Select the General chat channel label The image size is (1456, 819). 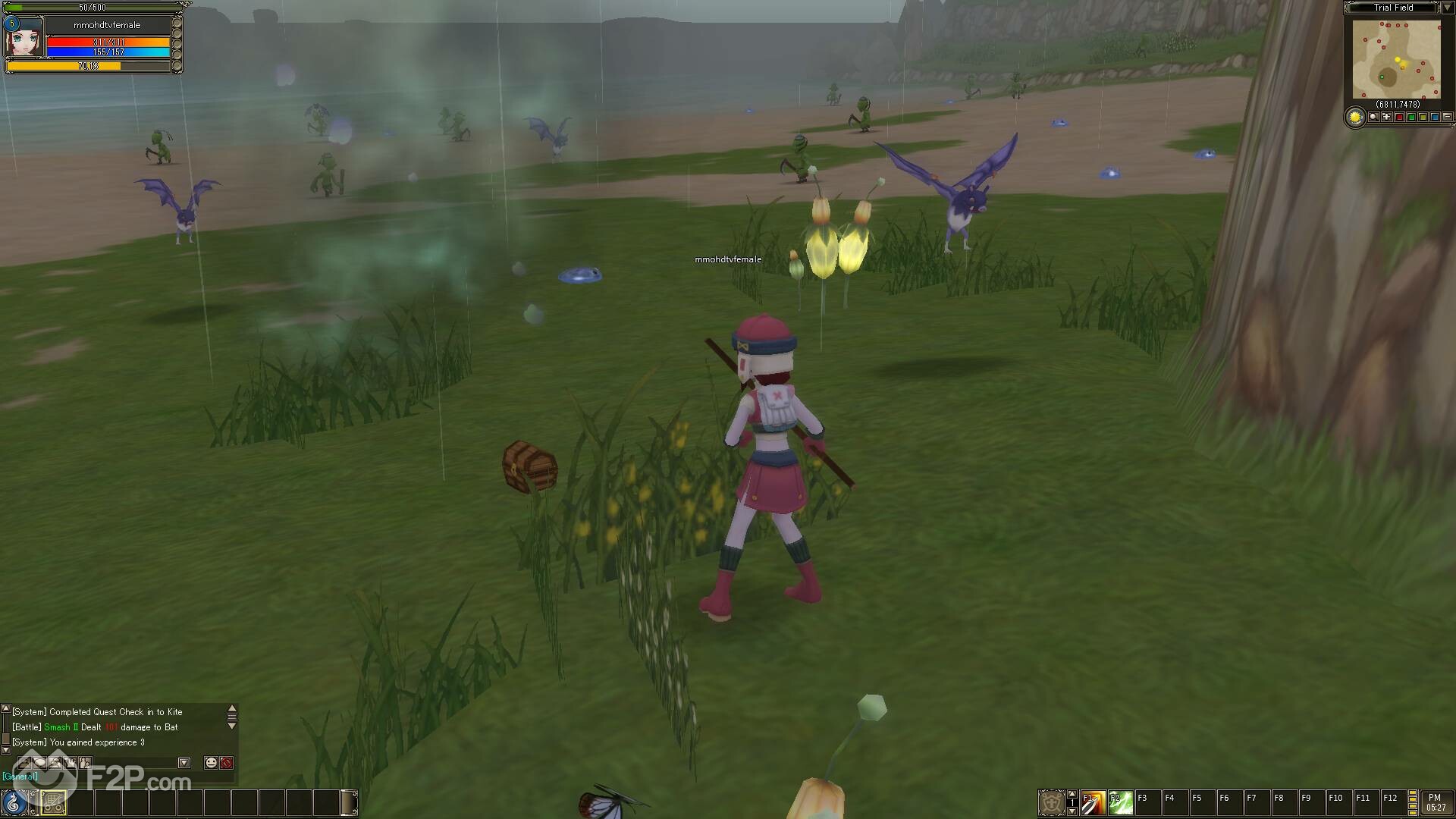click(x=20, y=777)
